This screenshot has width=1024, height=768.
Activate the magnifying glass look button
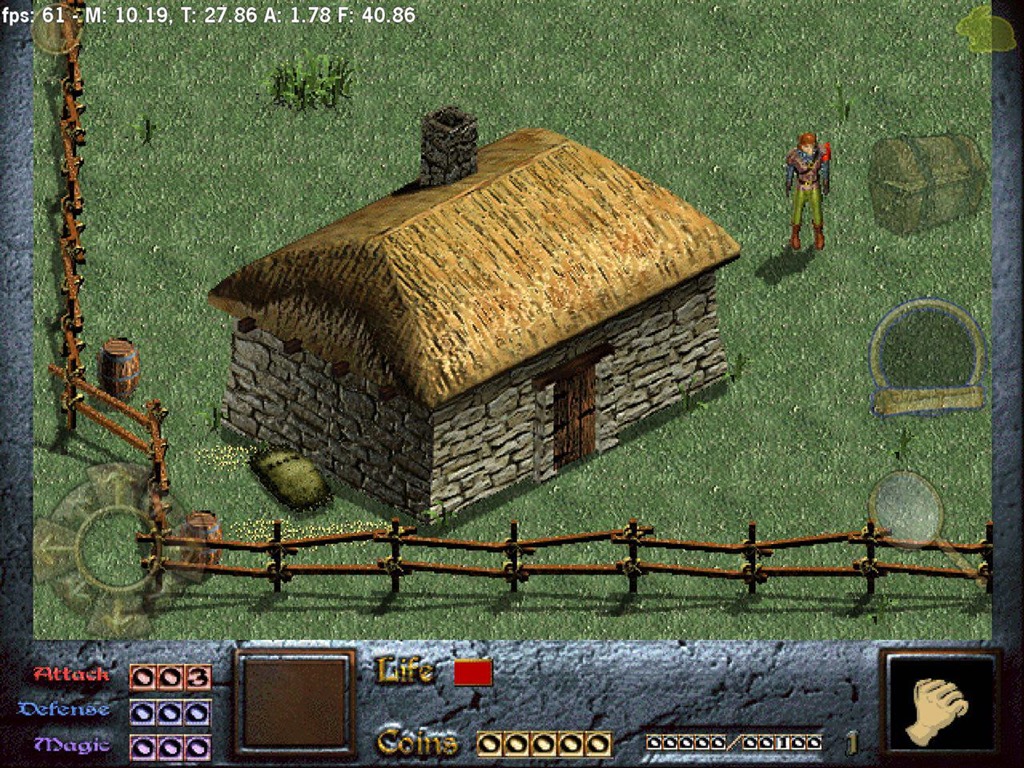coord(906,508)
